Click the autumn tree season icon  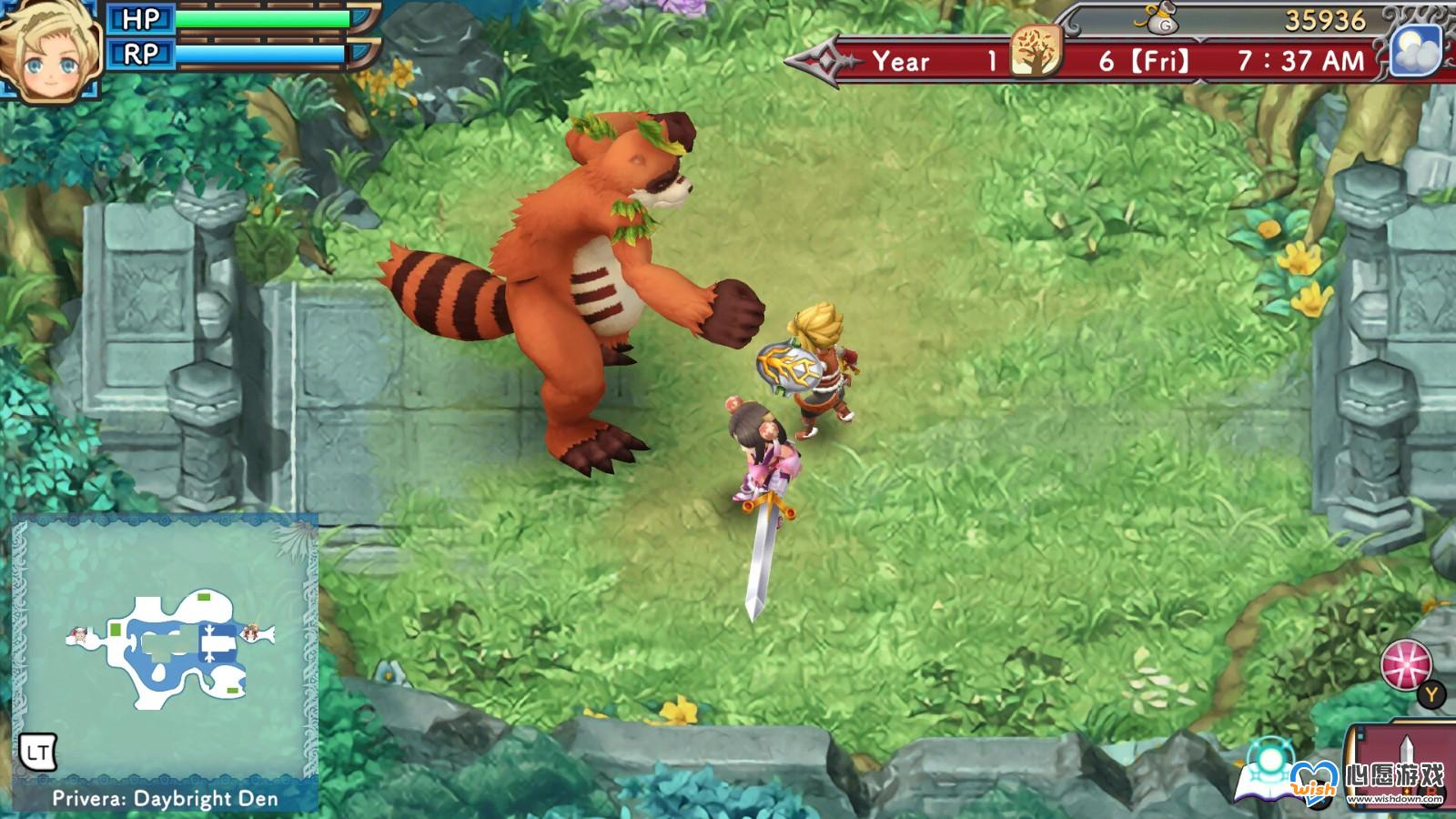[x=1036, y=52]
